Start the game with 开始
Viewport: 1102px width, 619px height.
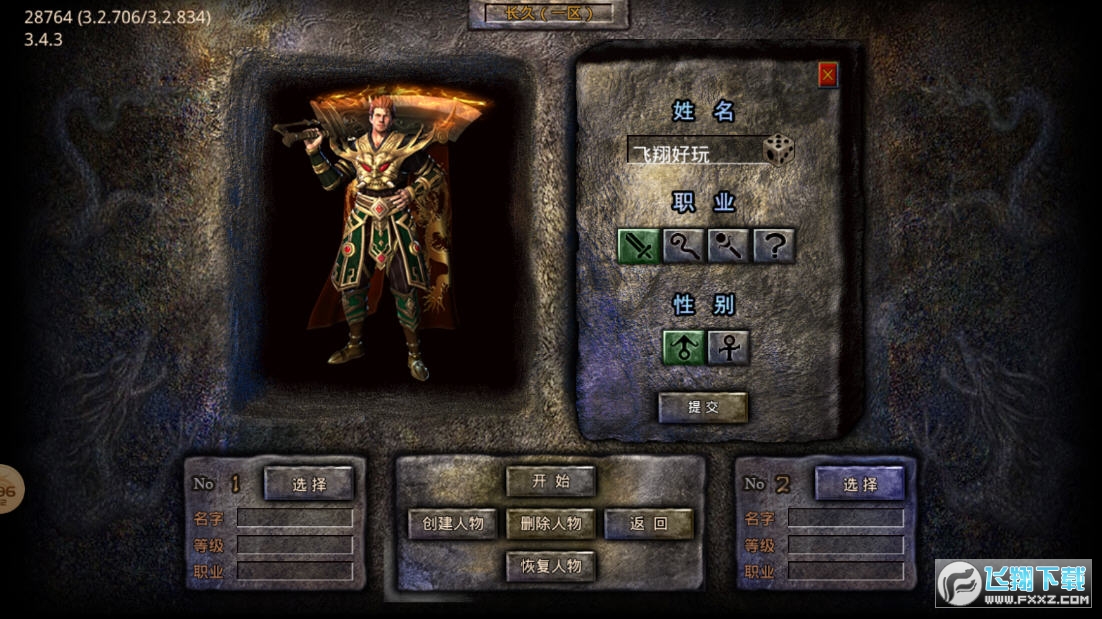coord(551,481)
